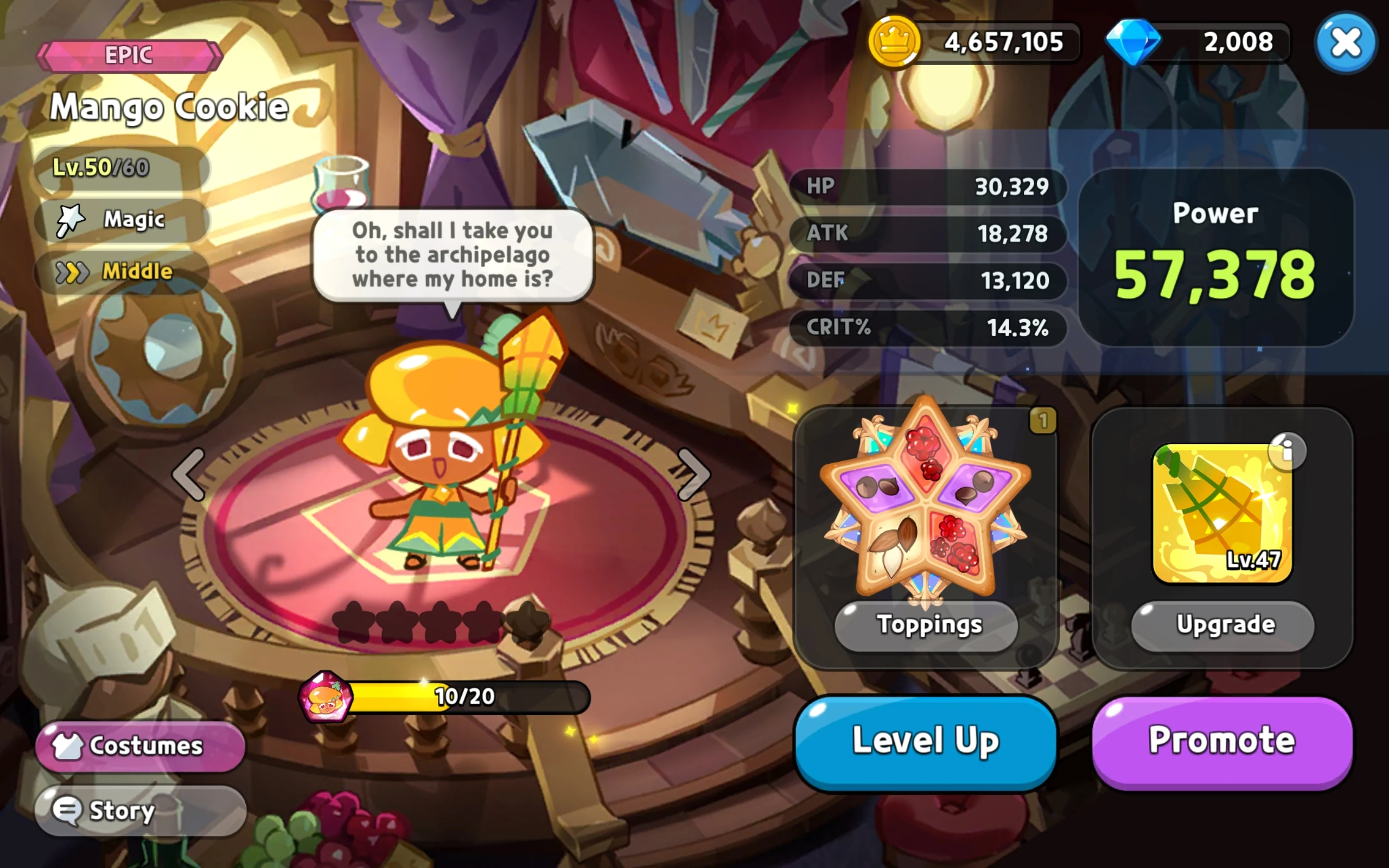Image resolution: width=1389 pixels, height=868 pixels.
Task: Click the gold coin icon
Action: (896, 42)
